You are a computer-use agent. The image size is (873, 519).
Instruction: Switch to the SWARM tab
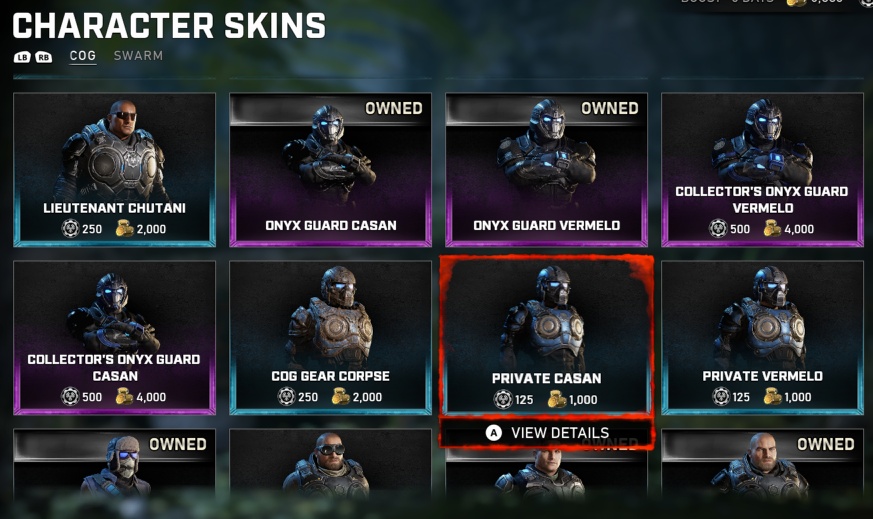pos(138,56)
